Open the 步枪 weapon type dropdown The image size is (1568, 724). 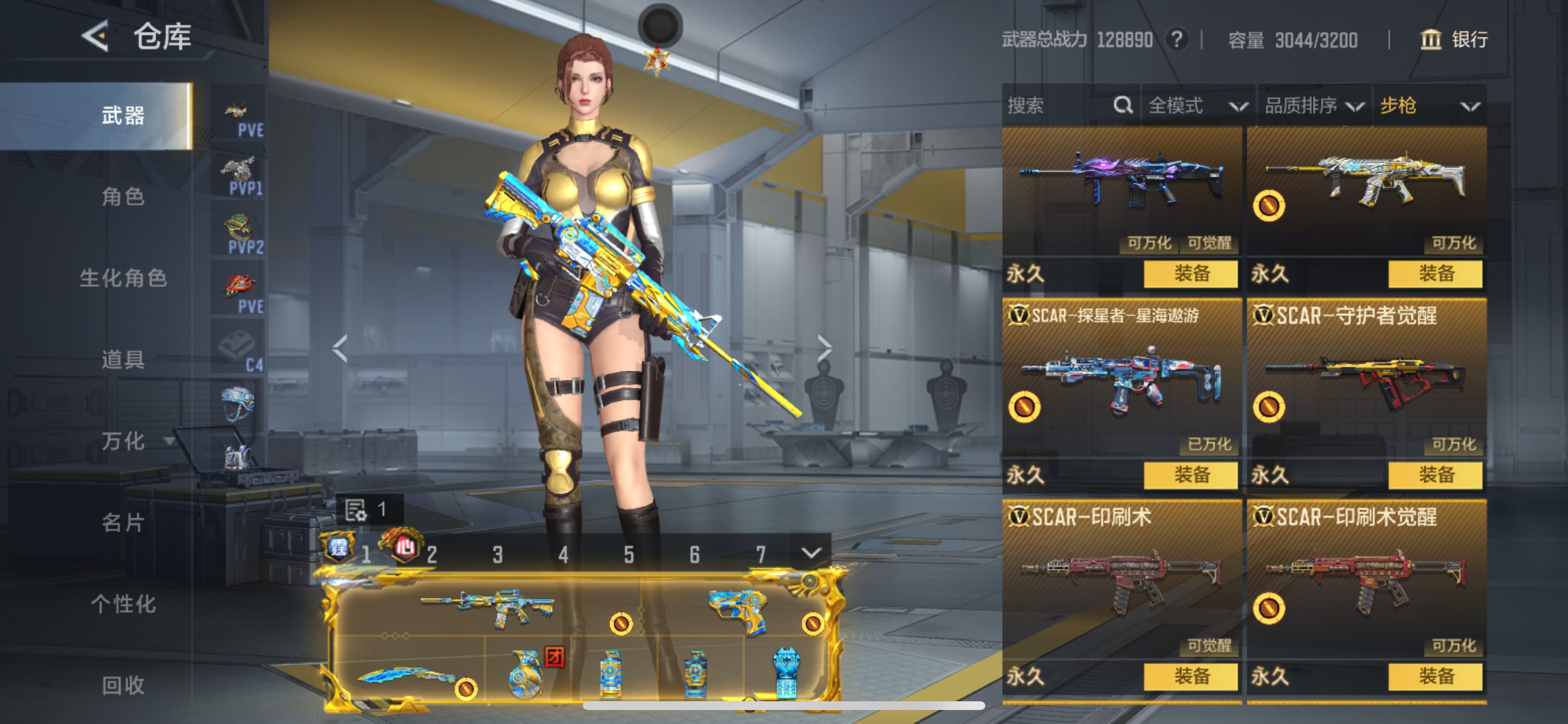tap(1429, 106)
